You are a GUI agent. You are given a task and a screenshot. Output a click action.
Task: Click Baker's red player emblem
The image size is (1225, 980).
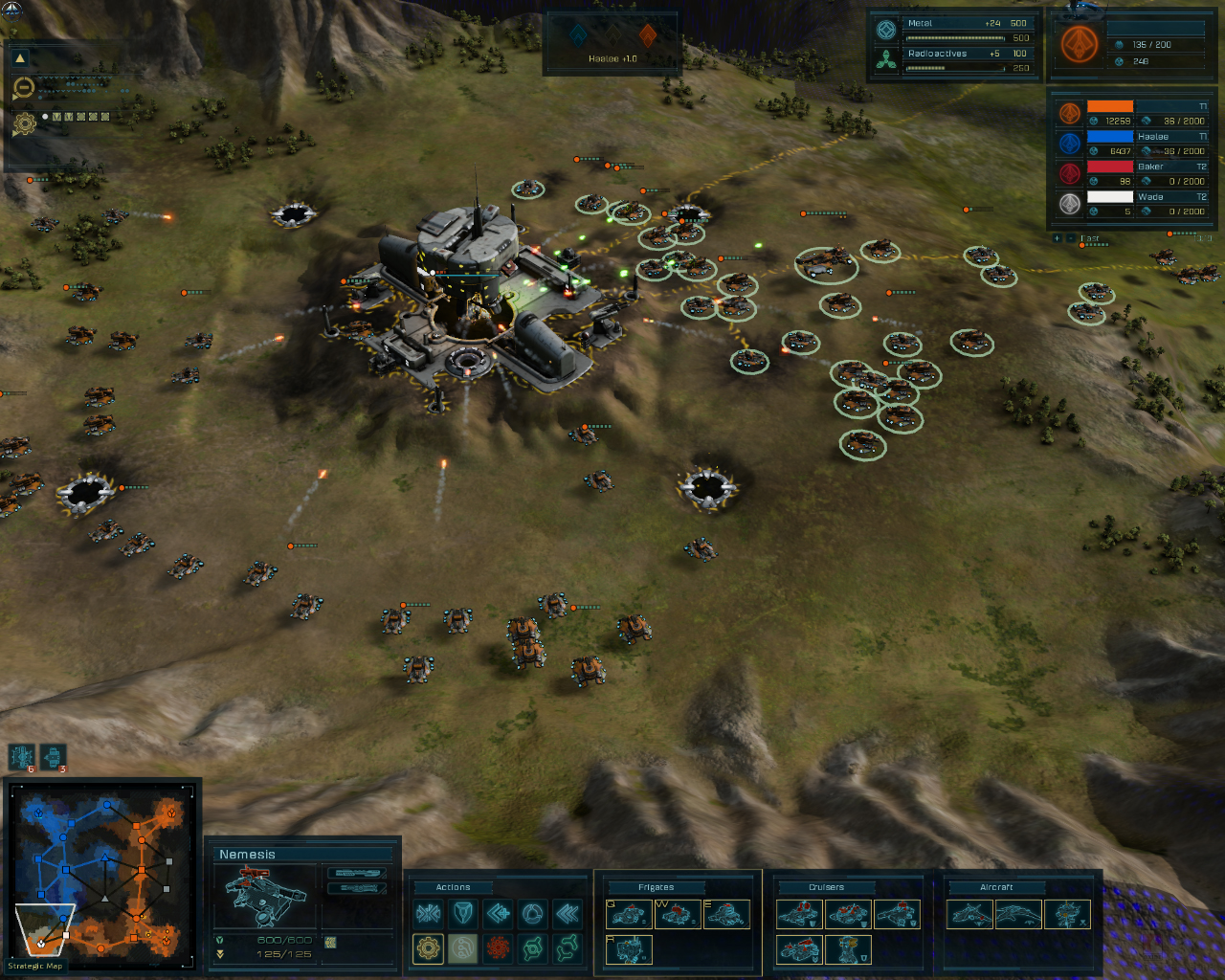click(x=1069, y=173)
